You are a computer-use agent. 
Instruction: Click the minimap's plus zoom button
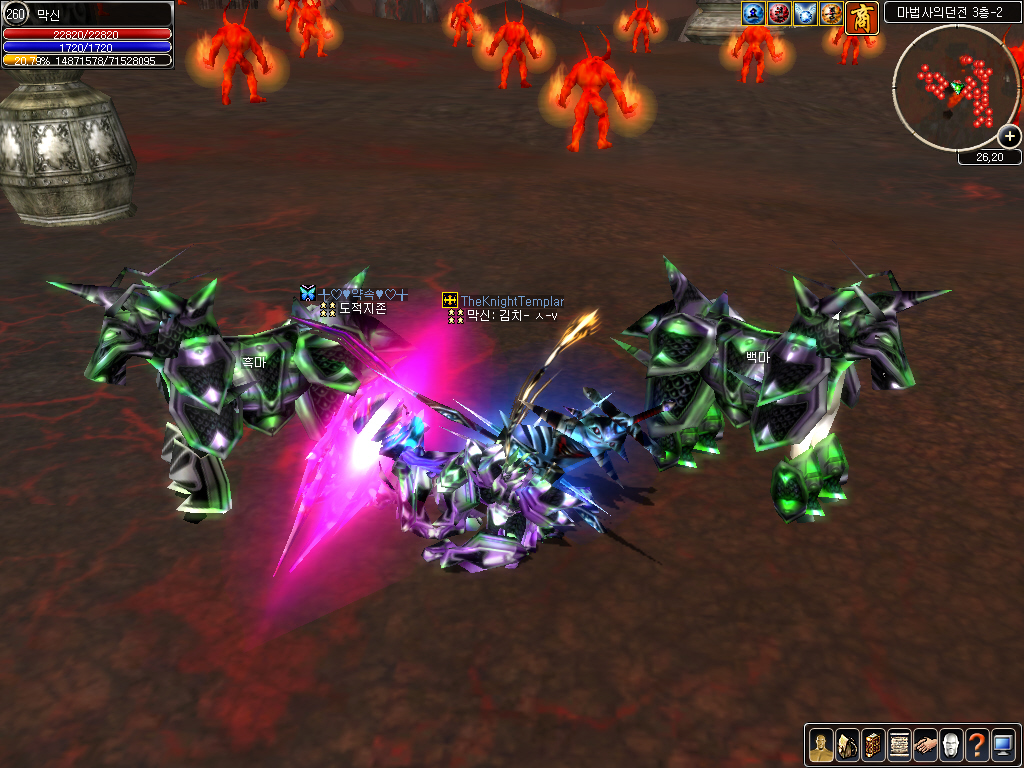point(1010,137)
